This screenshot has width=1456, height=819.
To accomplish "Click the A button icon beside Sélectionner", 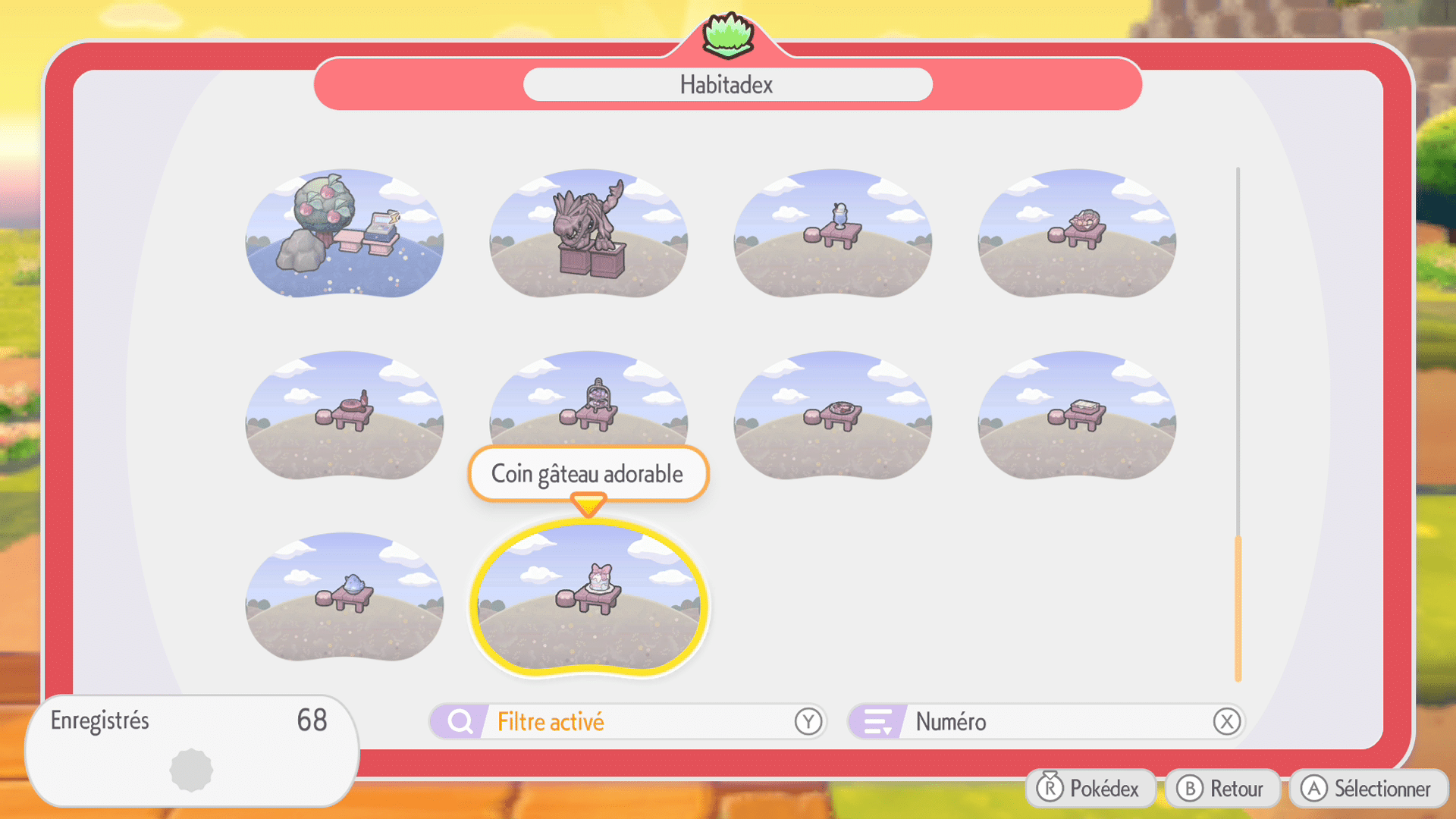I will point(1314,788).
